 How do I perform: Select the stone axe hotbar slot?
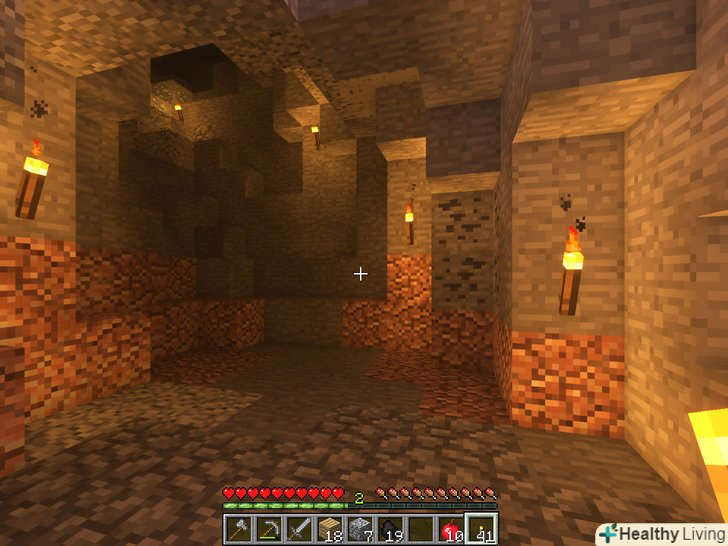coord(240,529)
